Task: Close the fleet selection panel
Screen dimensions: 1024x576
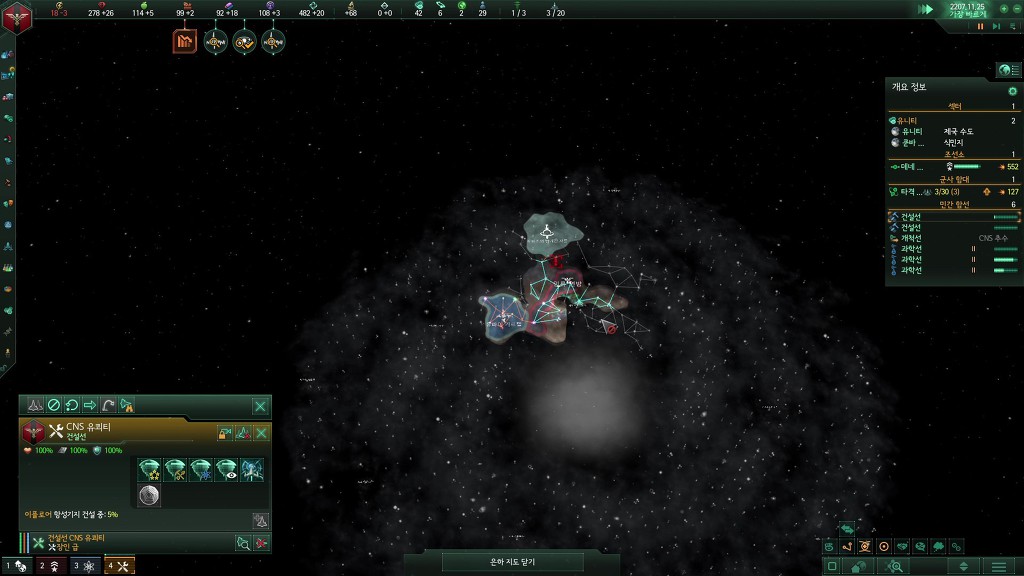Action: point(260,405)
